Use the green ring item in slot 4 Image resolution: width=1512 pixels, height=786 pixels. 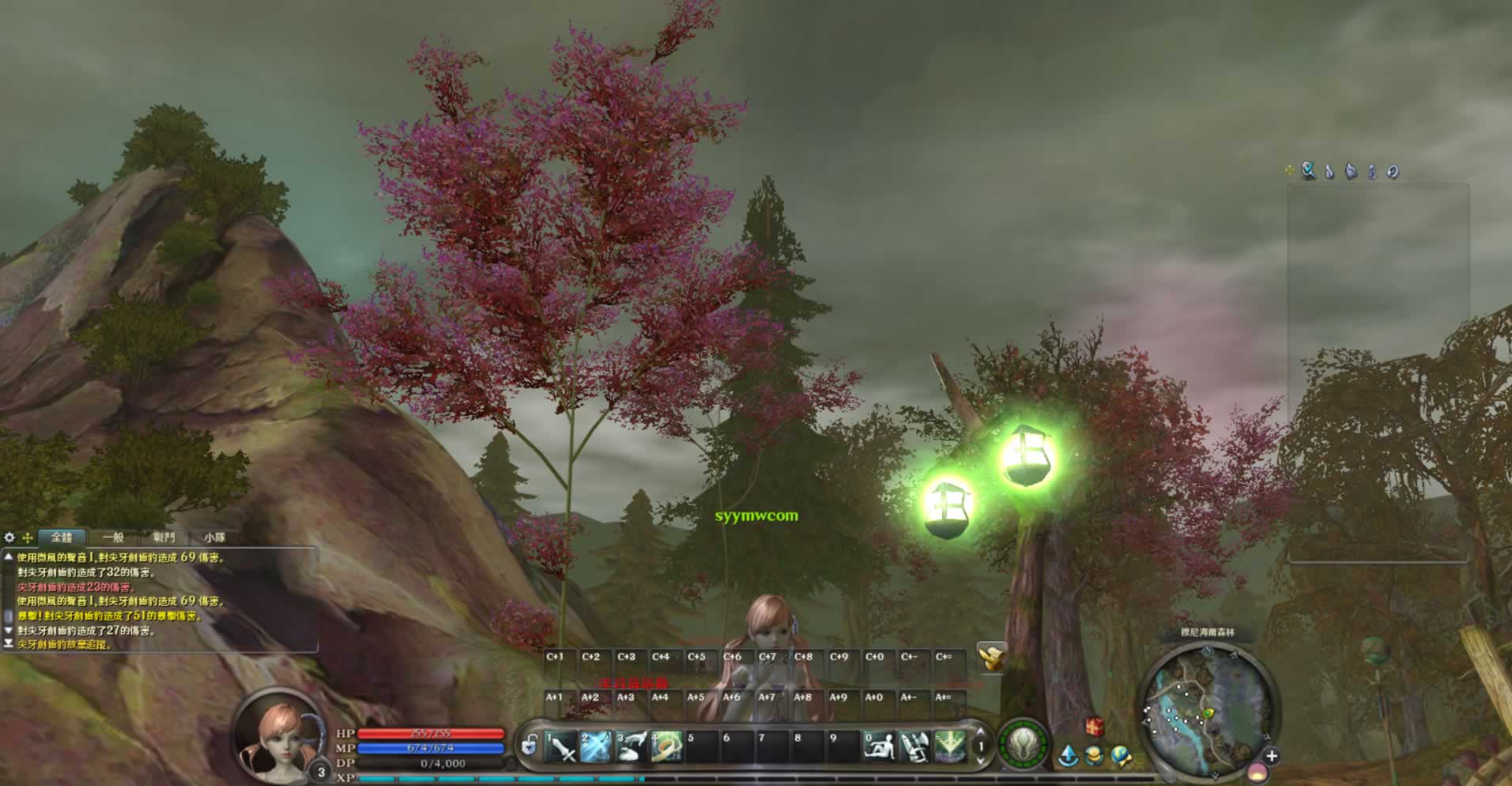666,746
